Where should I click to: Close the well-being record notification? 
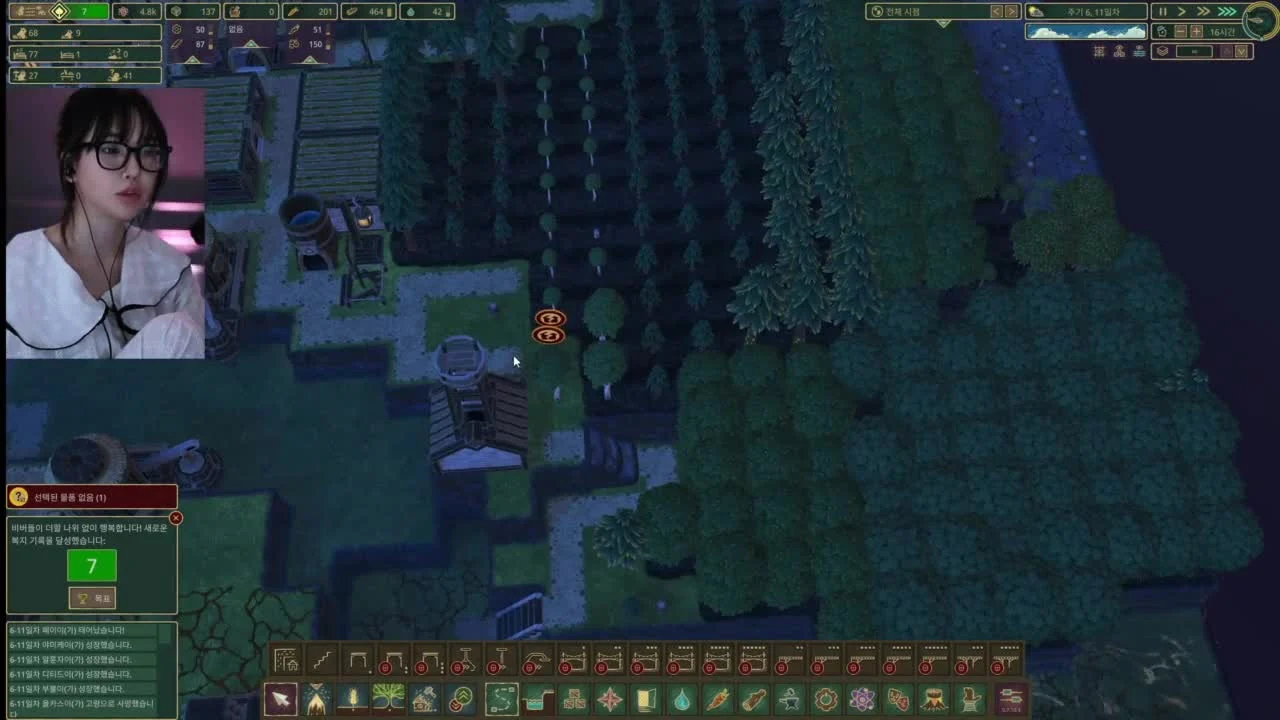pyautogui.click(x=176, y=518)
